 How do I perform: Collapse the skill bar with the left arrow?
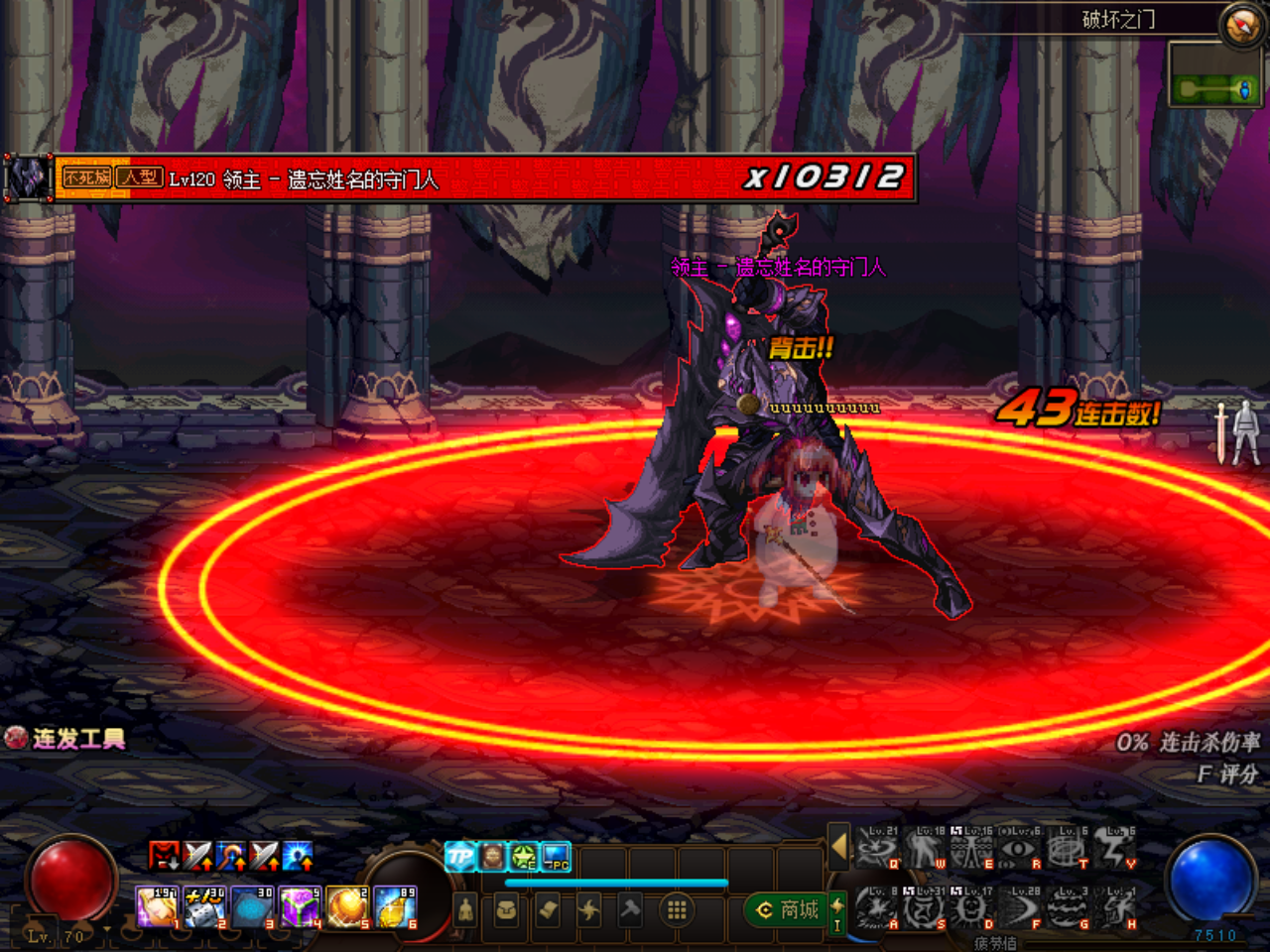coord(838,846)
